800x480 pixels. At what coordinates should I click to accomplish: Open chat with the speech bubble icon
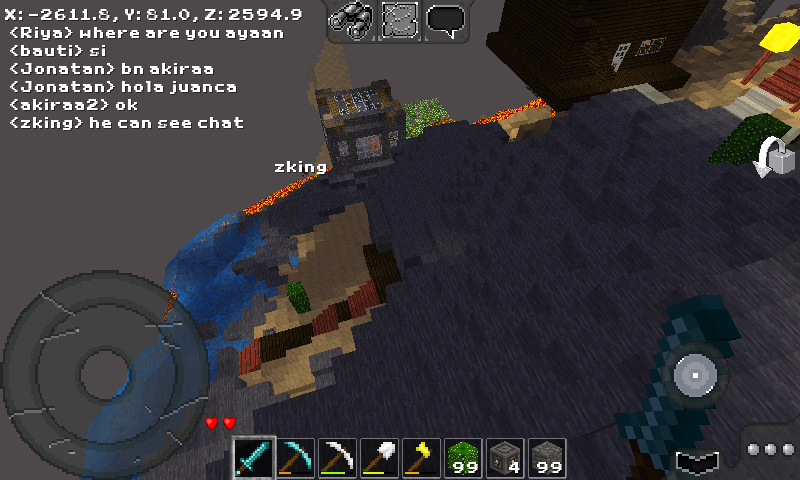click(447, 20)
